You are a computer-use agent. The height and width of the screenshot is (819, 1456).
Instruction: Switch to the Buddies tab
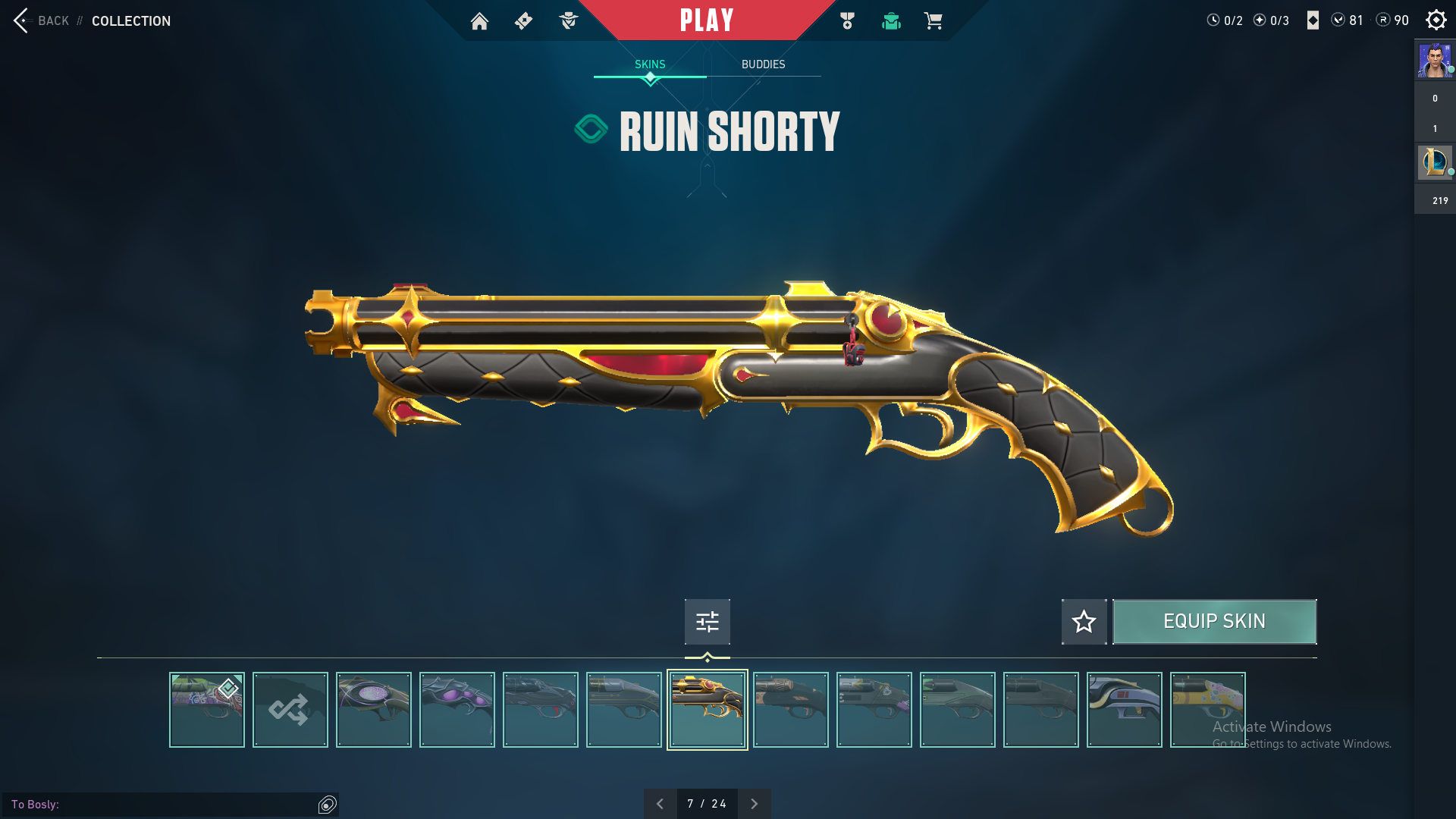[x=763, y=64]
